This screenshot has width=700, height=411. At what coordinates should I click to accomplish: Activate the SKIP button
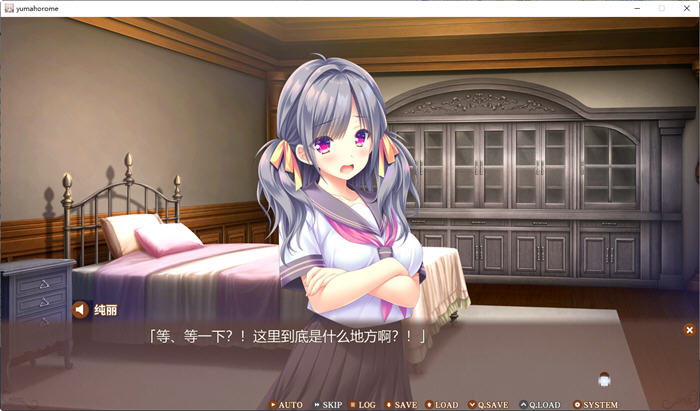pyautogui.click(x=327, y=405)
